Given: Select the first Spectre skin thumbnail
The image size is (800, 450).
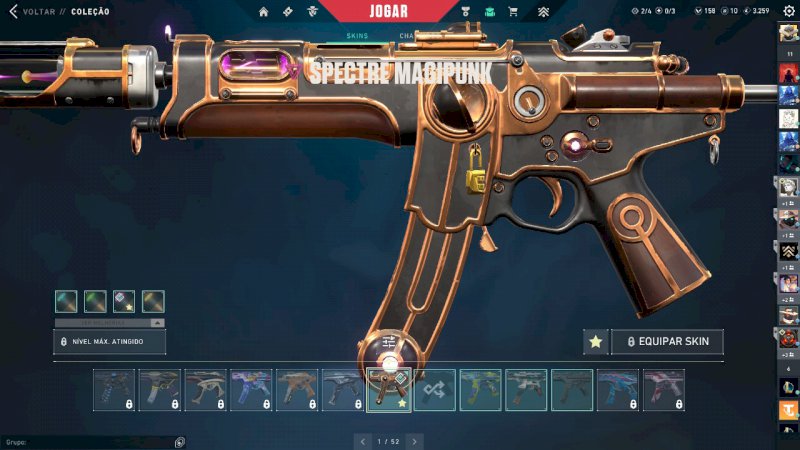Looking at the screenshot, I should pos(114,390).
